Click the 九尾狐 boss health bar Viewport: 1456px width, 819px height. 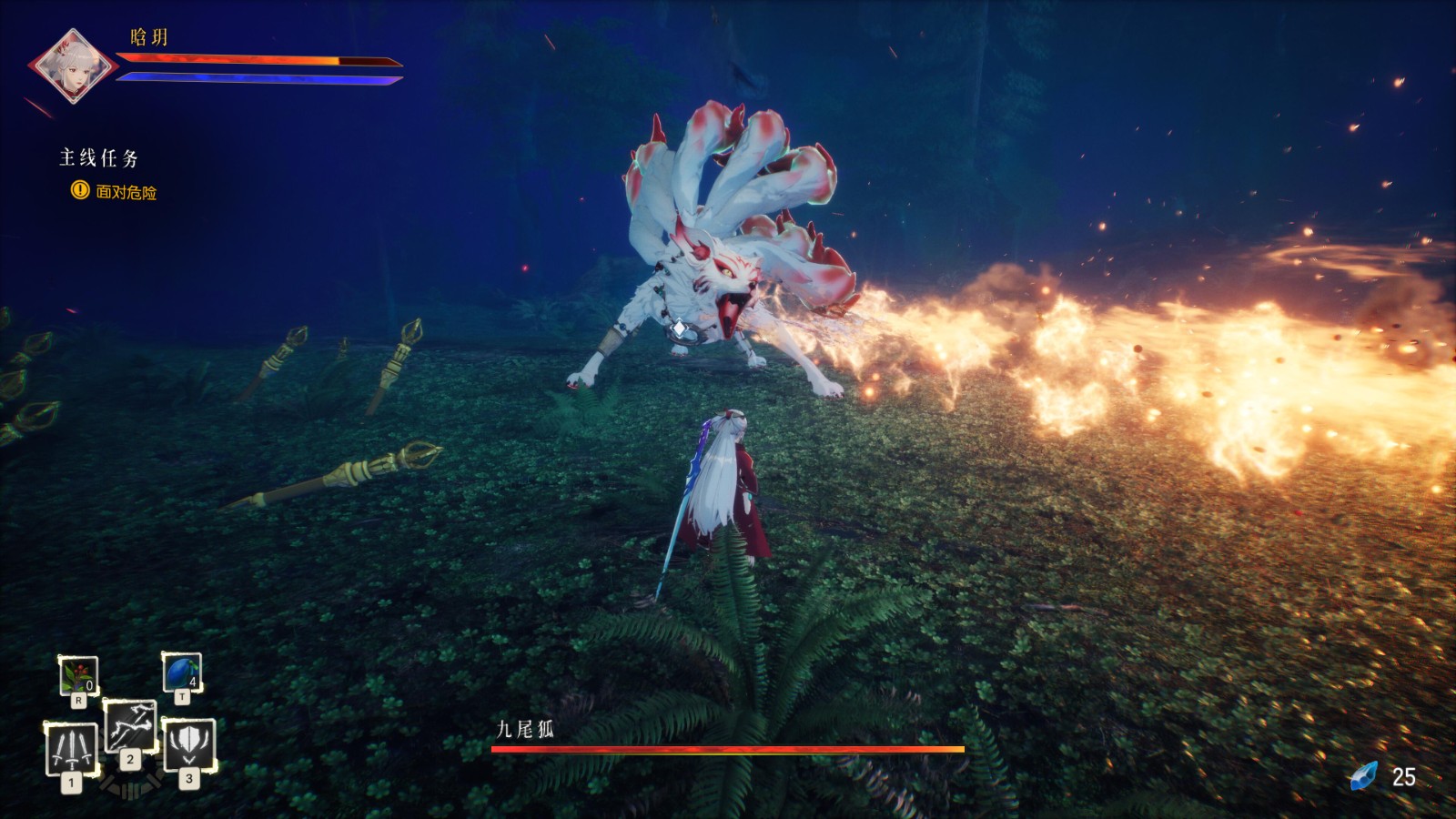(726, 749)
